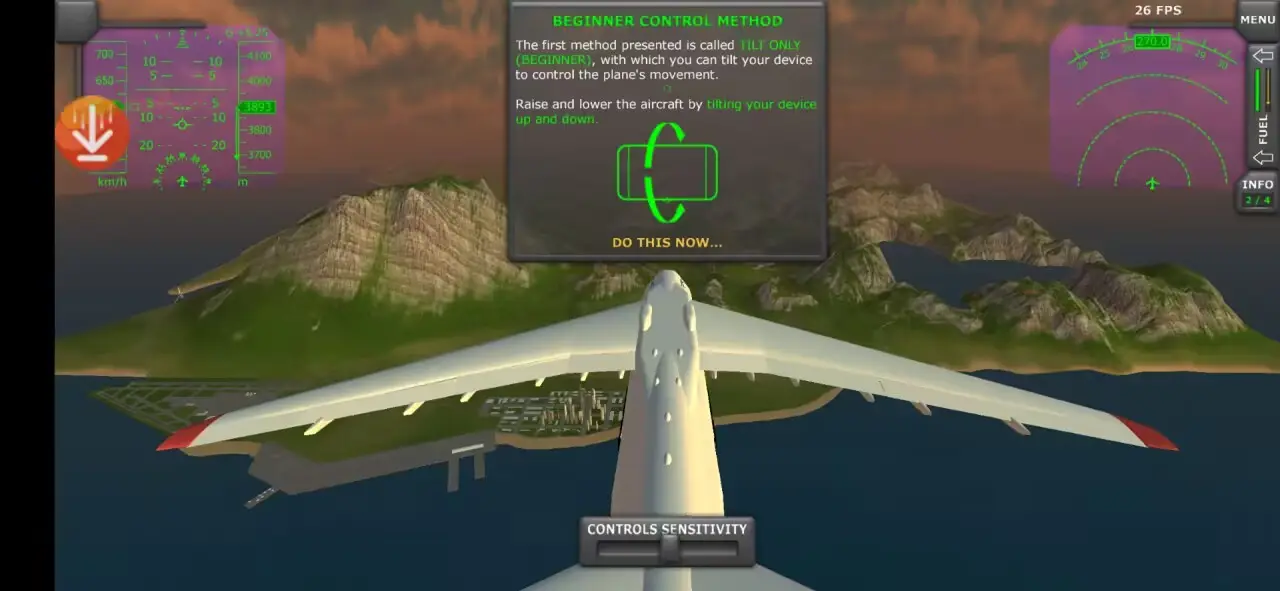Tap the arrow above the fuel gauge
Image resolution: width=1280 pixels, height=591 pixels.
[x=1262, y=56]
